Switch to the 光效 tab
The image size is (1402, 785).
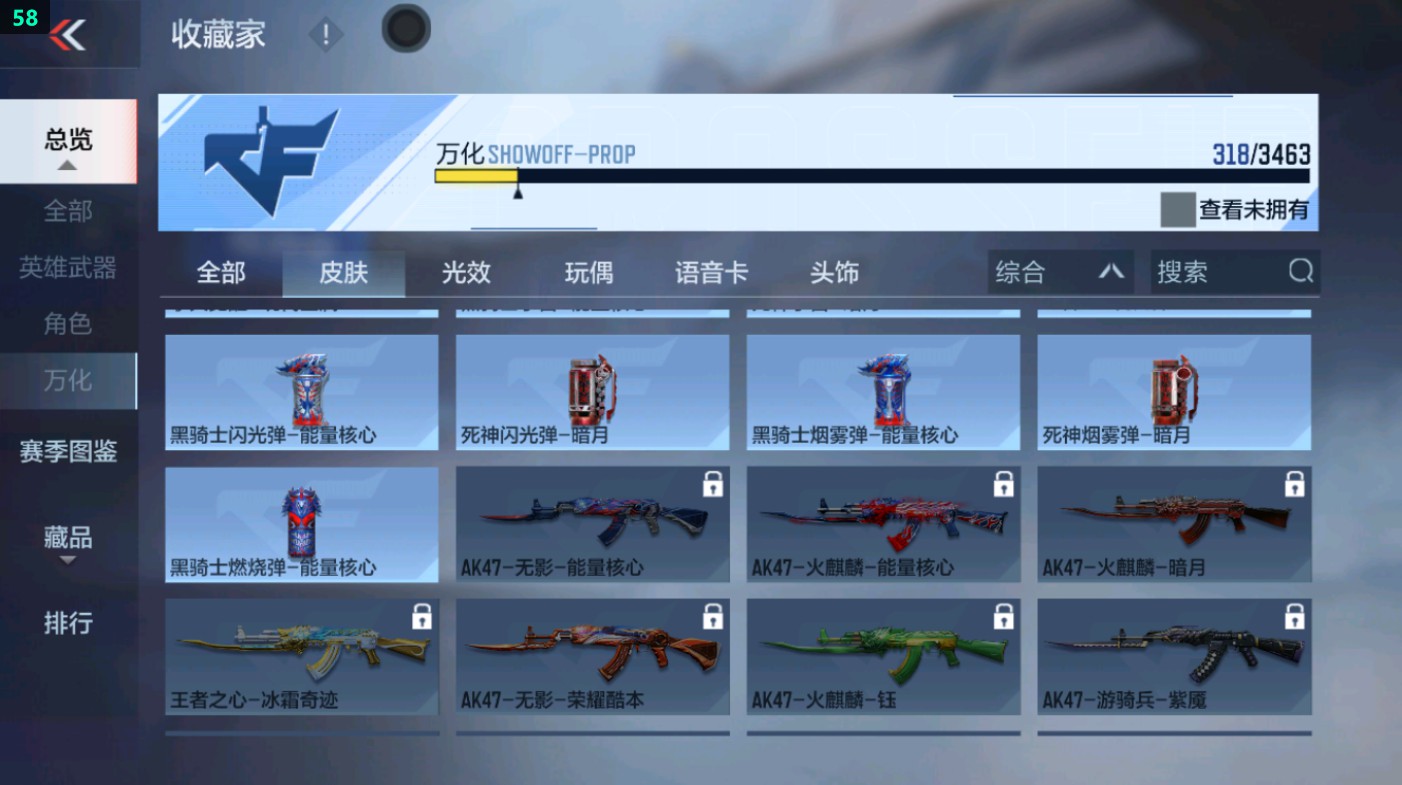pyautogui.click(x=465, y=271)
